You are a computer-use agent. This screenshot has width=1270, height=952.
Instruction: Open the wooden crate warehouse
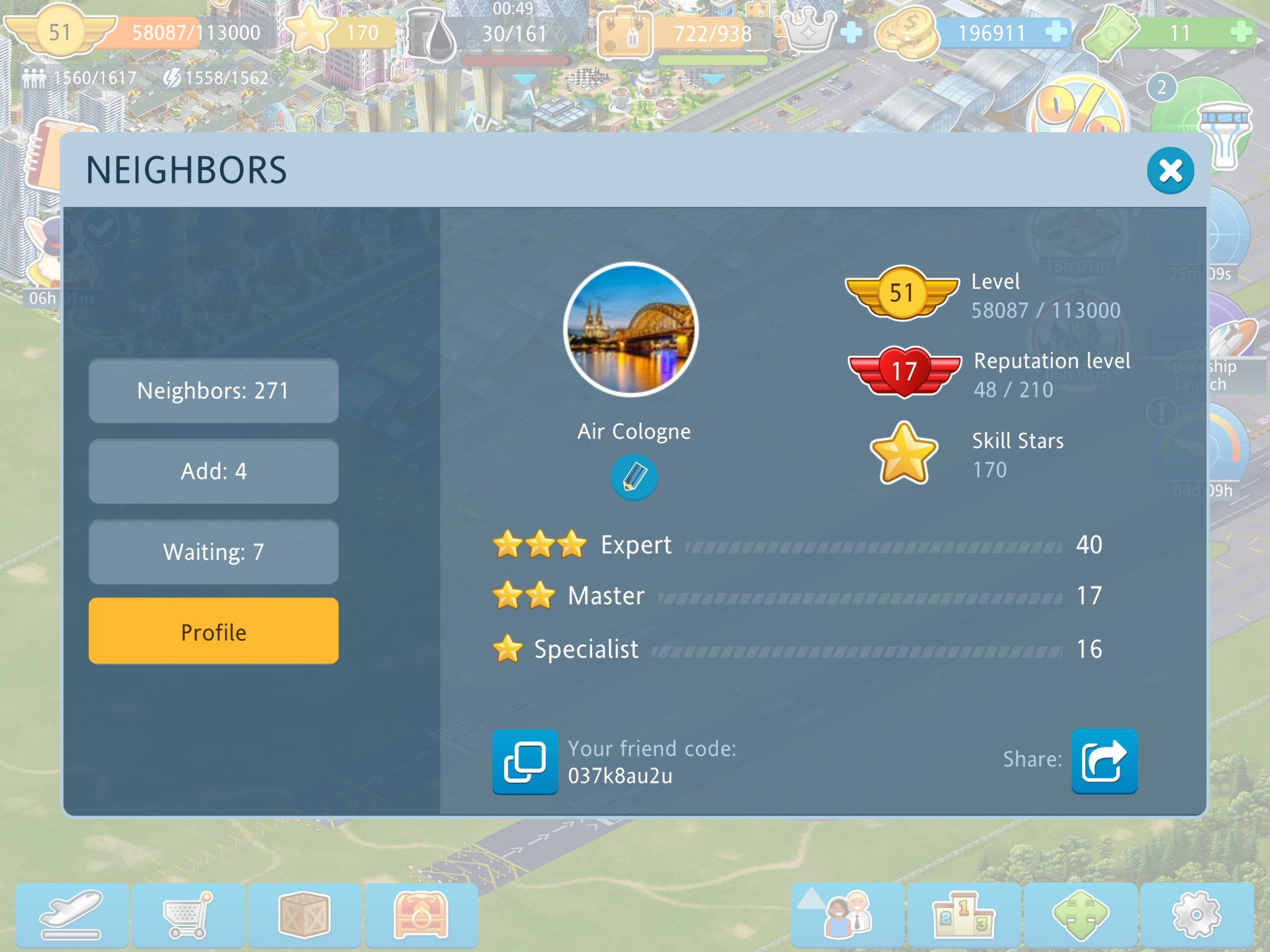pos(304,915)
